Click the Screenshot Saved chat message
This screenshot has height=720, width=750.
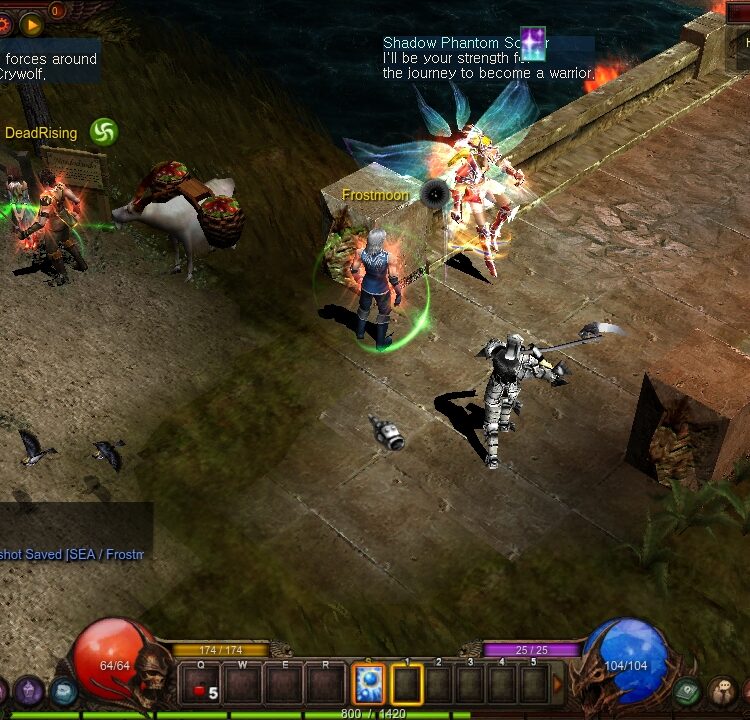(72, 554)
